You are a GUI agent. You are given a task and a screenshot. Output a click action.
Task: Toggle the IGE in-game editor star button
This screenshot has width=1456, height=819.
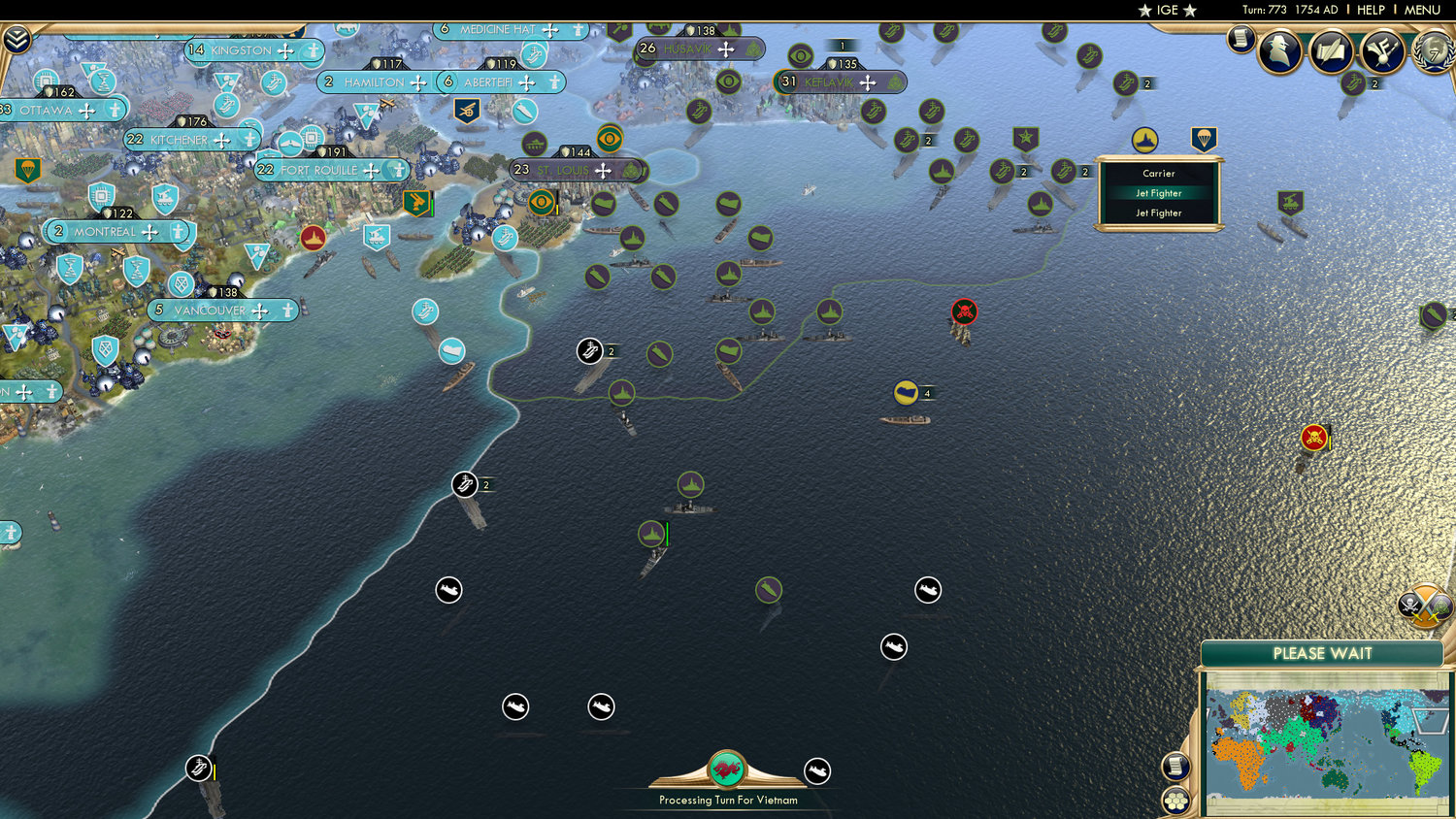coord(1168,11)
